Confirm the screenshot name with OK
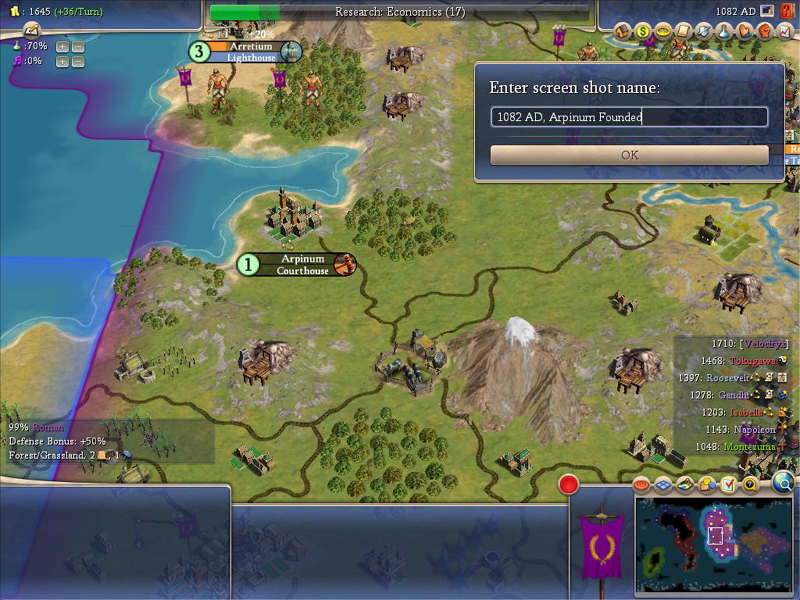The width and height of the screenshot is (800, 600). pyautogui.click(x=629, y=155)
